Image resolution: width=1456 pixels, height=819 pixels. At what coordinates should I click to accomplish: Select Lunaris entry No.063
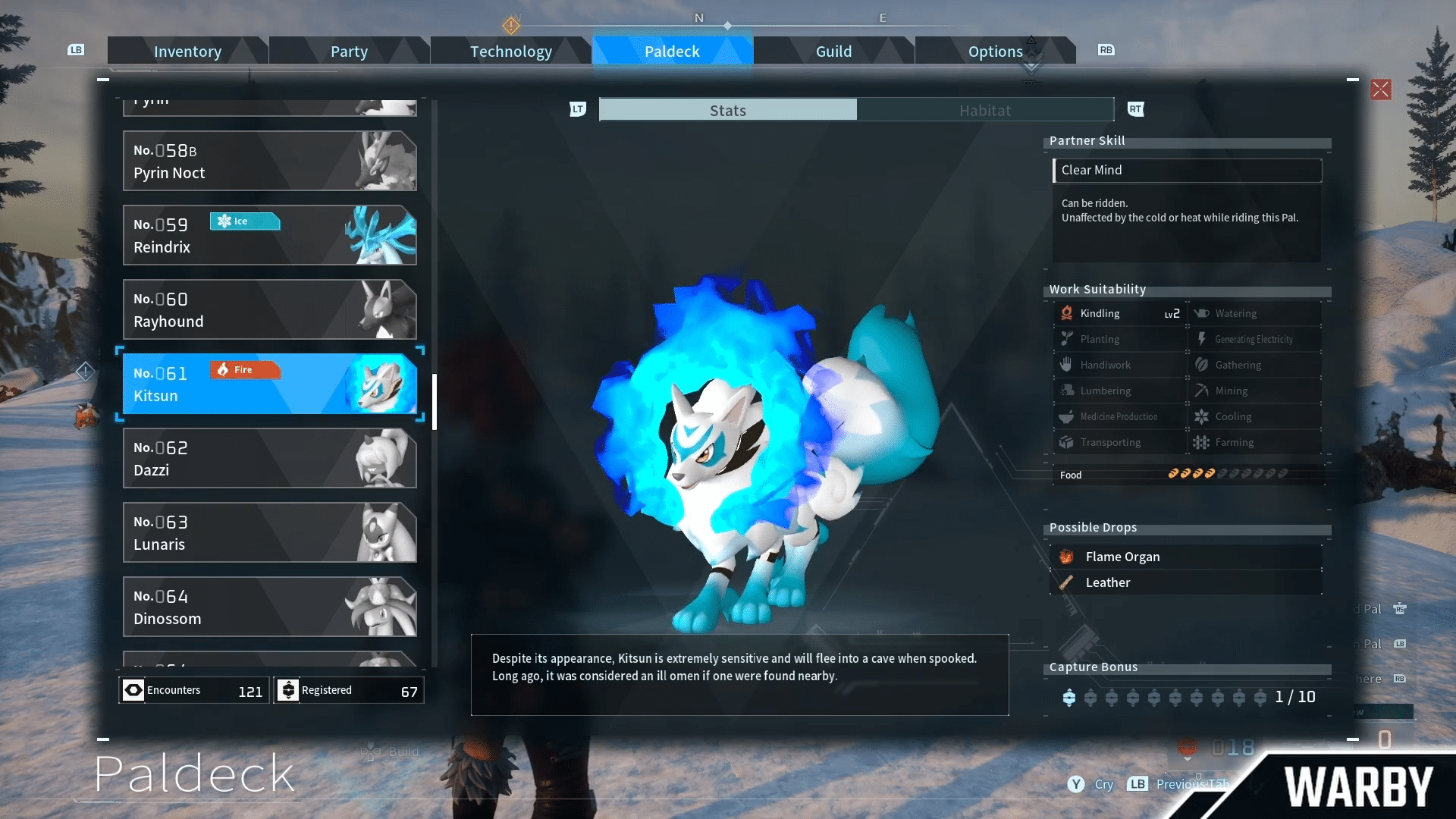pos(269,532)
